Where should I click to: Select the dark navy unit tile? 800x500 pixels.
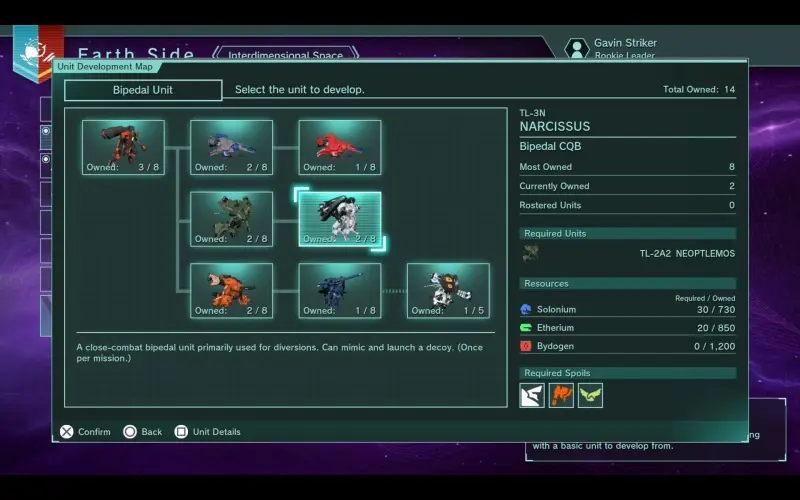(339, 290)
